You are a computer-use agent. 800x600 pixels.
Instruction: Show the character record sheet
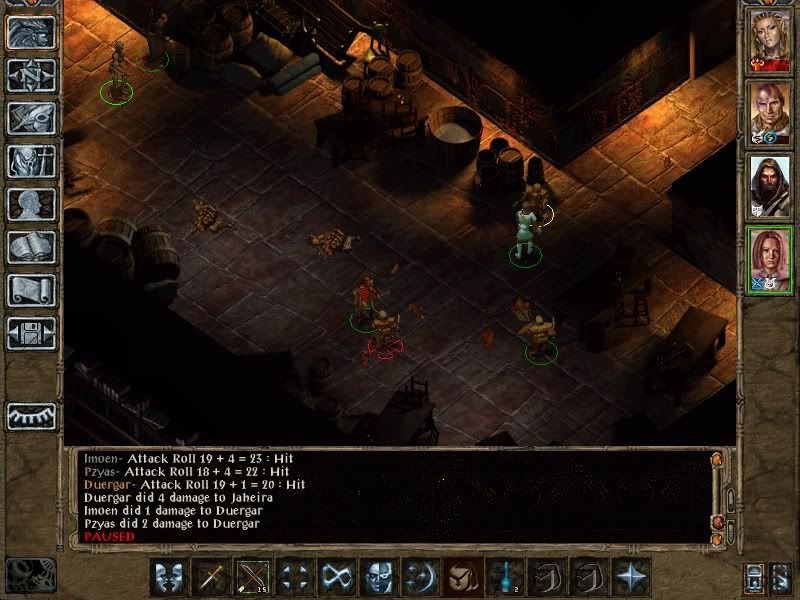point(32,204)
